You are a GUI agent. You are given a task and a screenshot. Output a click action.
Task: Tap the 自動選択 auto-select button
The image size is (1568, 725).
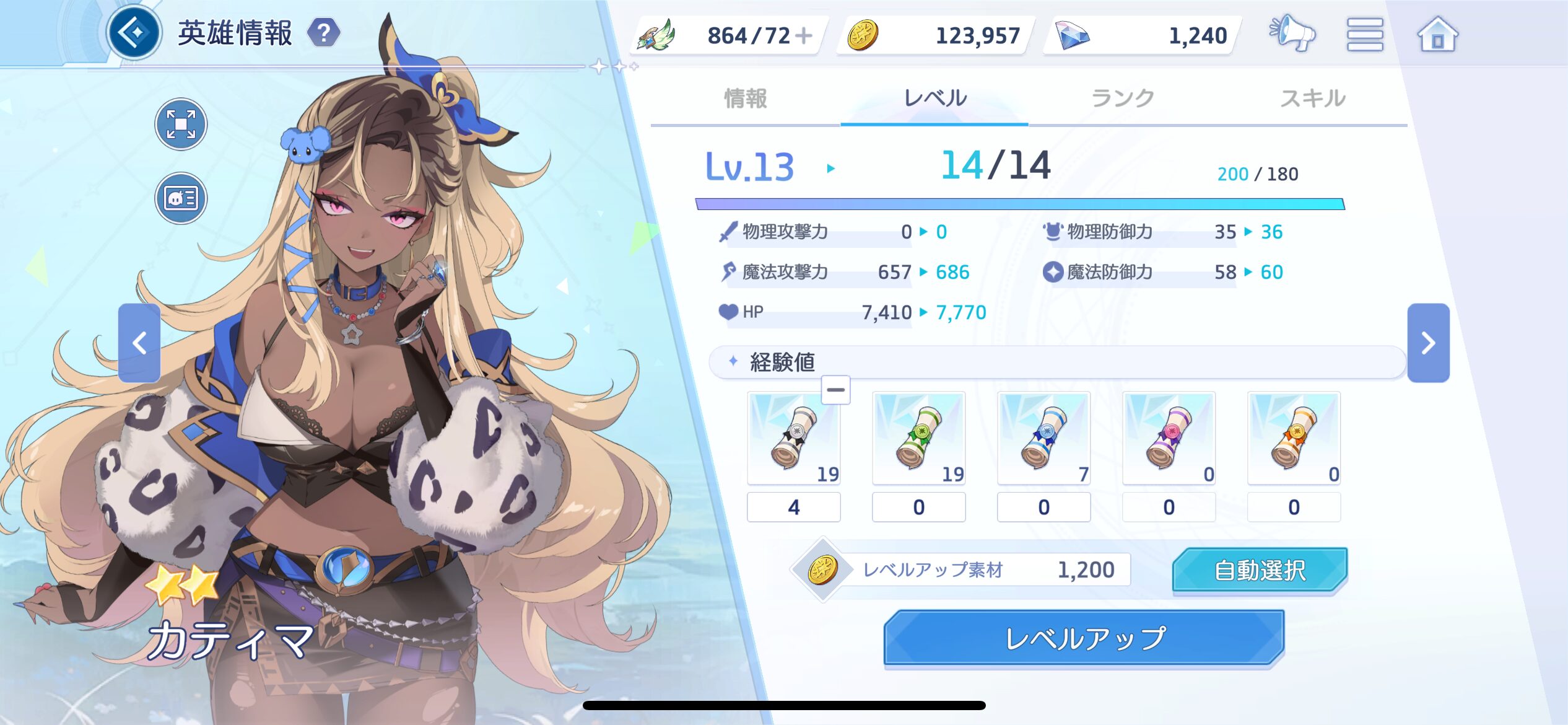pyautogui.click(x=1260, y=570)
